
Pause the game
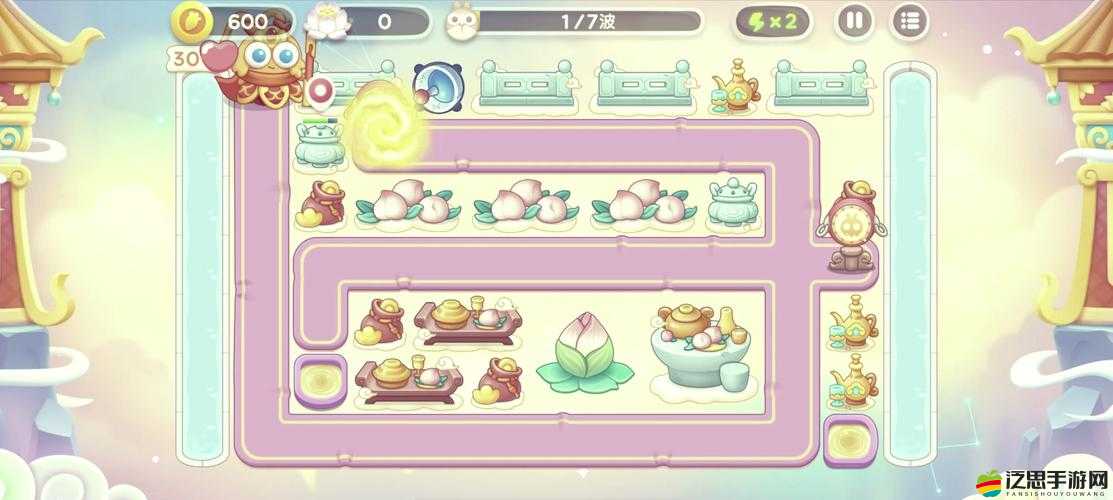click(853, 21)
